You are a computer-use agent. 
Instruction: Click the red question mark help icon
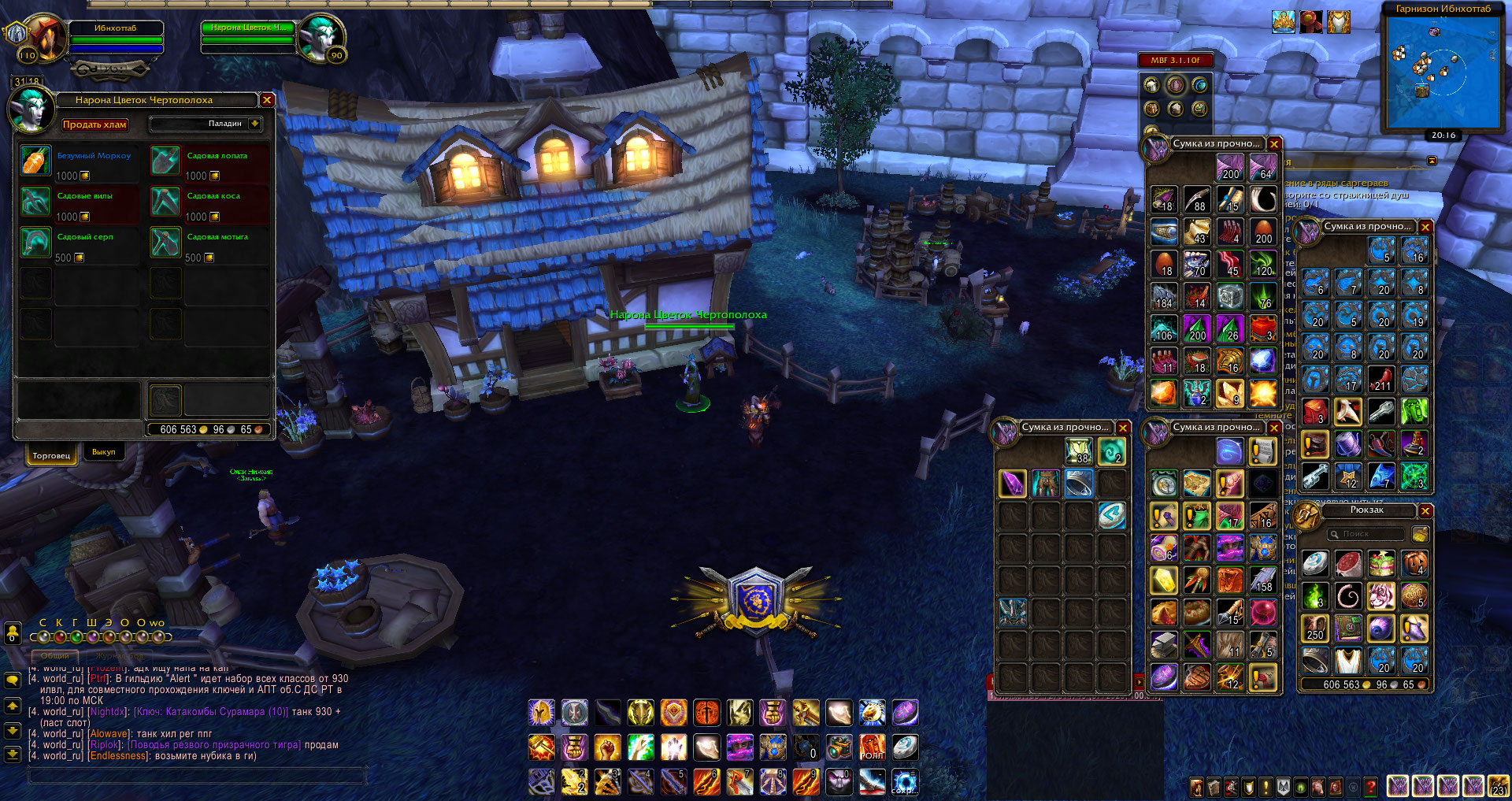1371,786
